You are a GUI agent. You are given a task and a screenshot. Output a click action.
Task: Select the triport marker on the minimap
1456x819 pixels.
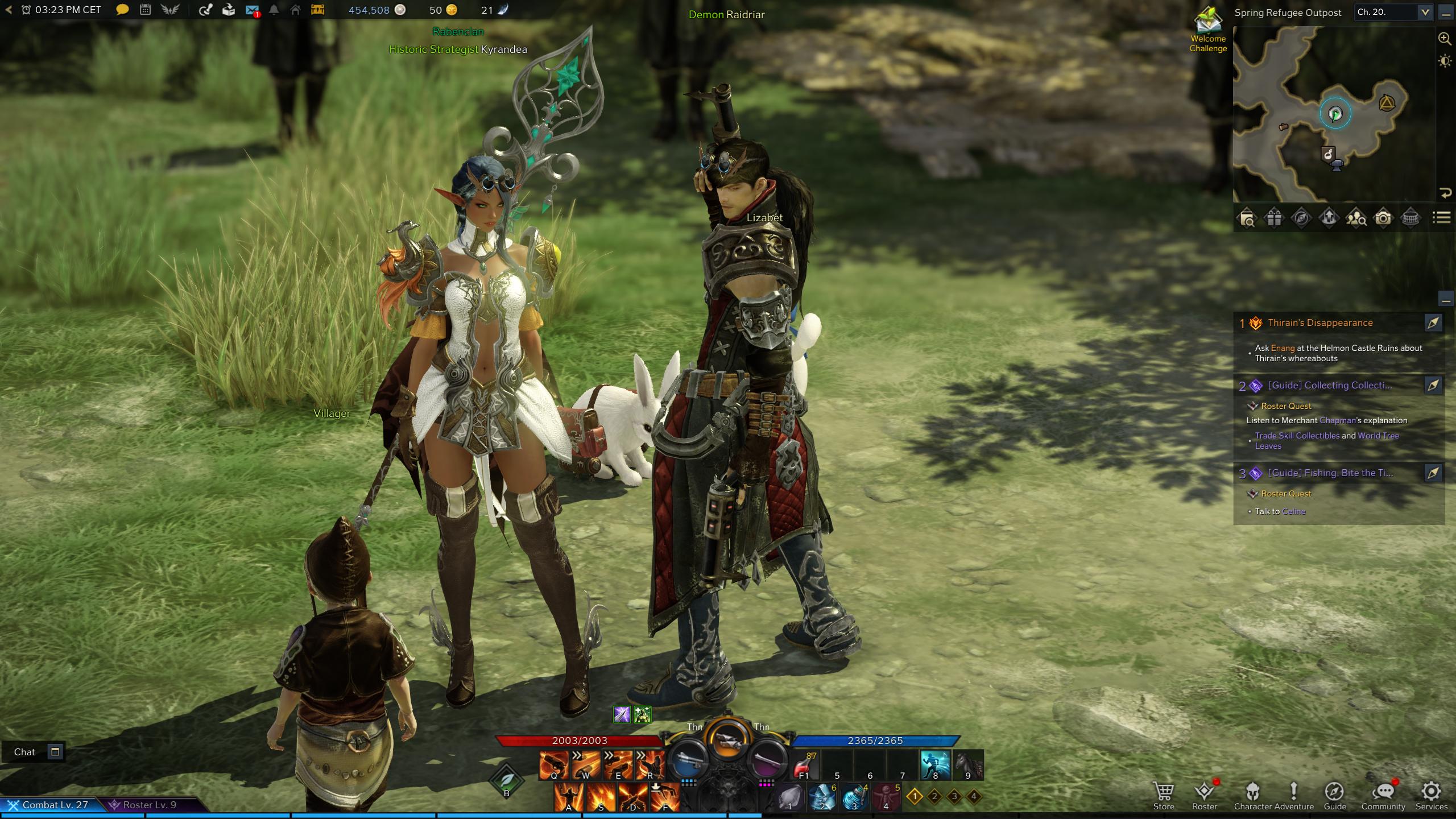[x=1387, y=104]
